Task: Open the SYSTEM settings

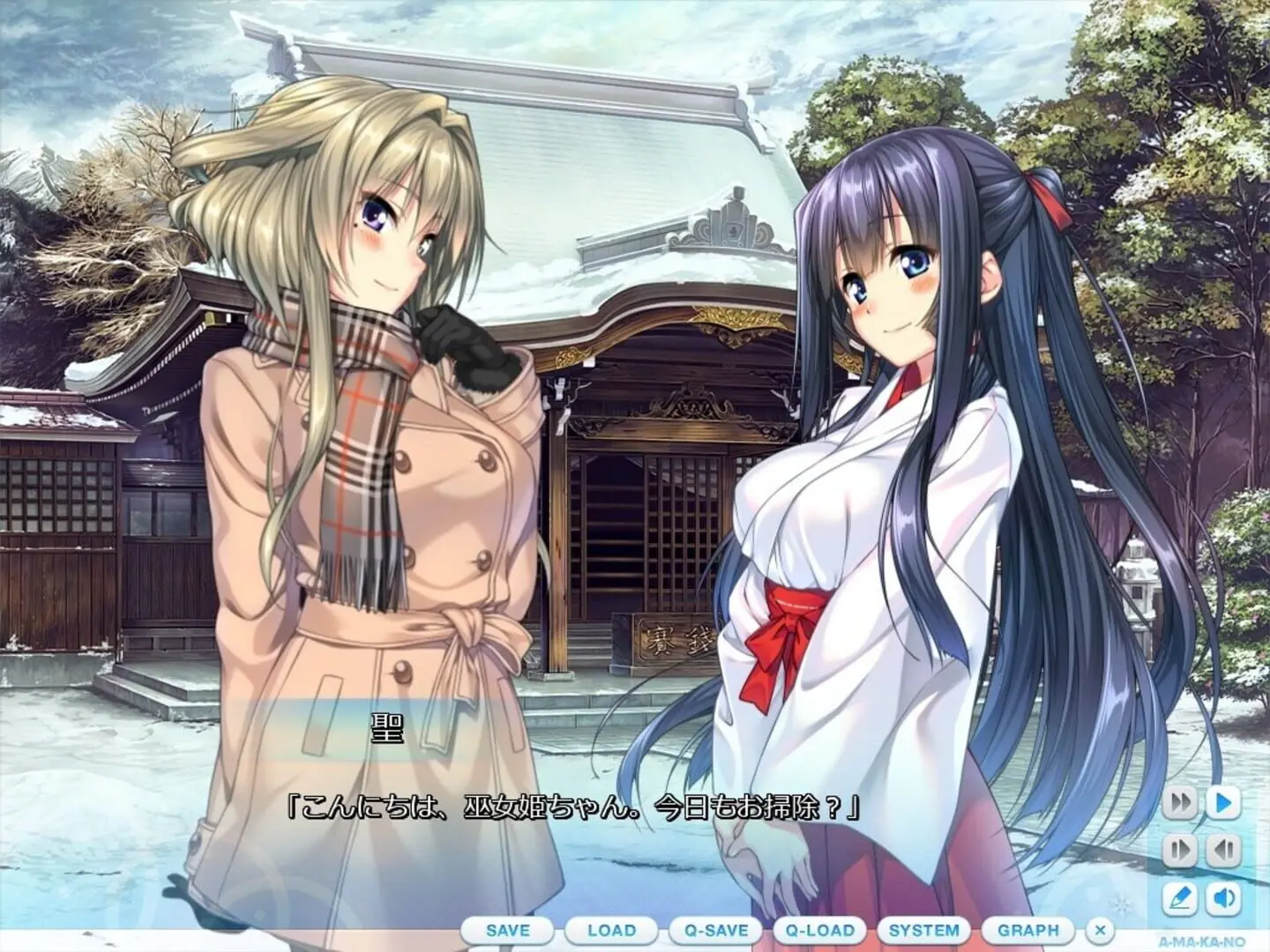Action: click(924, 930)
